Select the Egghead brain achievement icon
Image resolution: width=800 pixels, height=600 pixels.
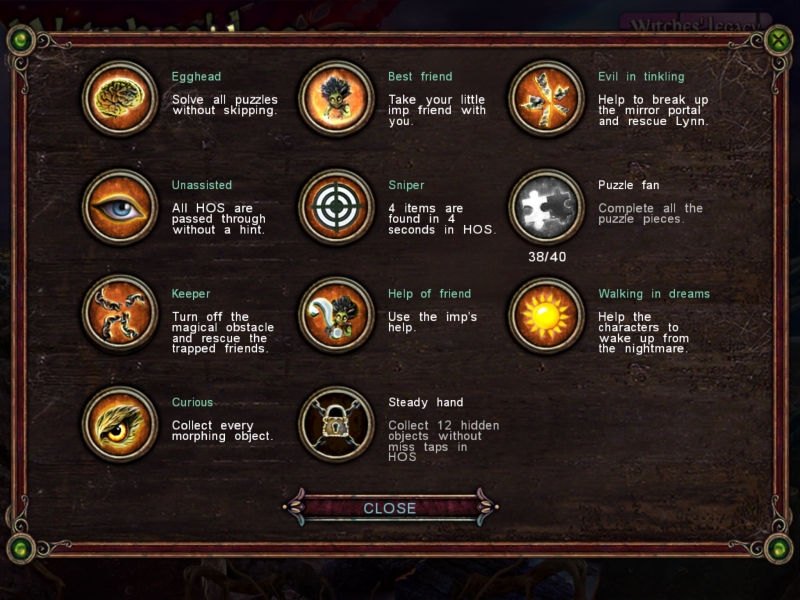pyautogui.click(x=120, y=98)
